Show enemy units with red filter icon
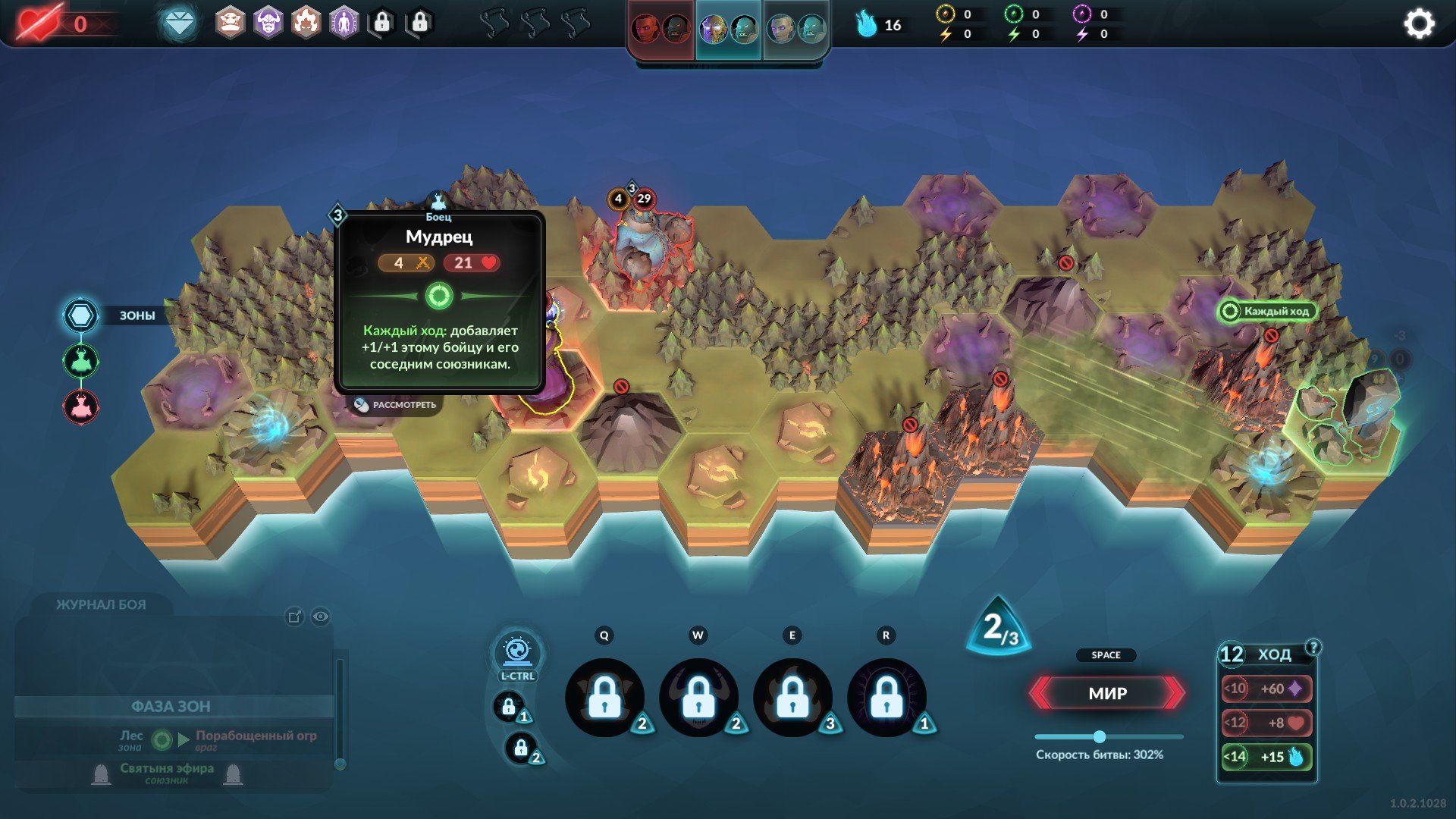 pyautogui.click(x=80, y=407)
